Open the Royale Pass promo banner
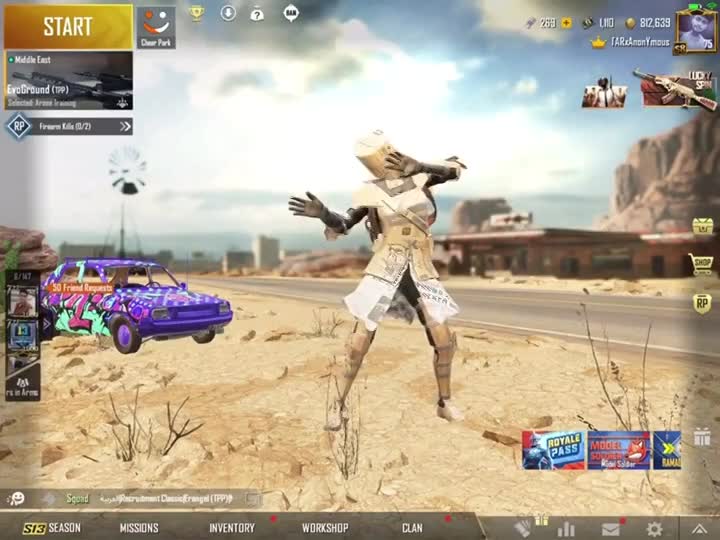 553,450
